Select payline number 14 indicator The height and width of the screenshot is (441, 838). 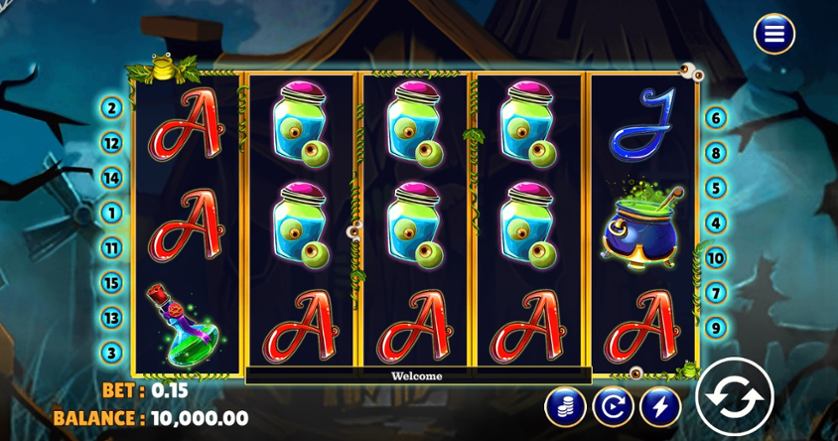112,178
